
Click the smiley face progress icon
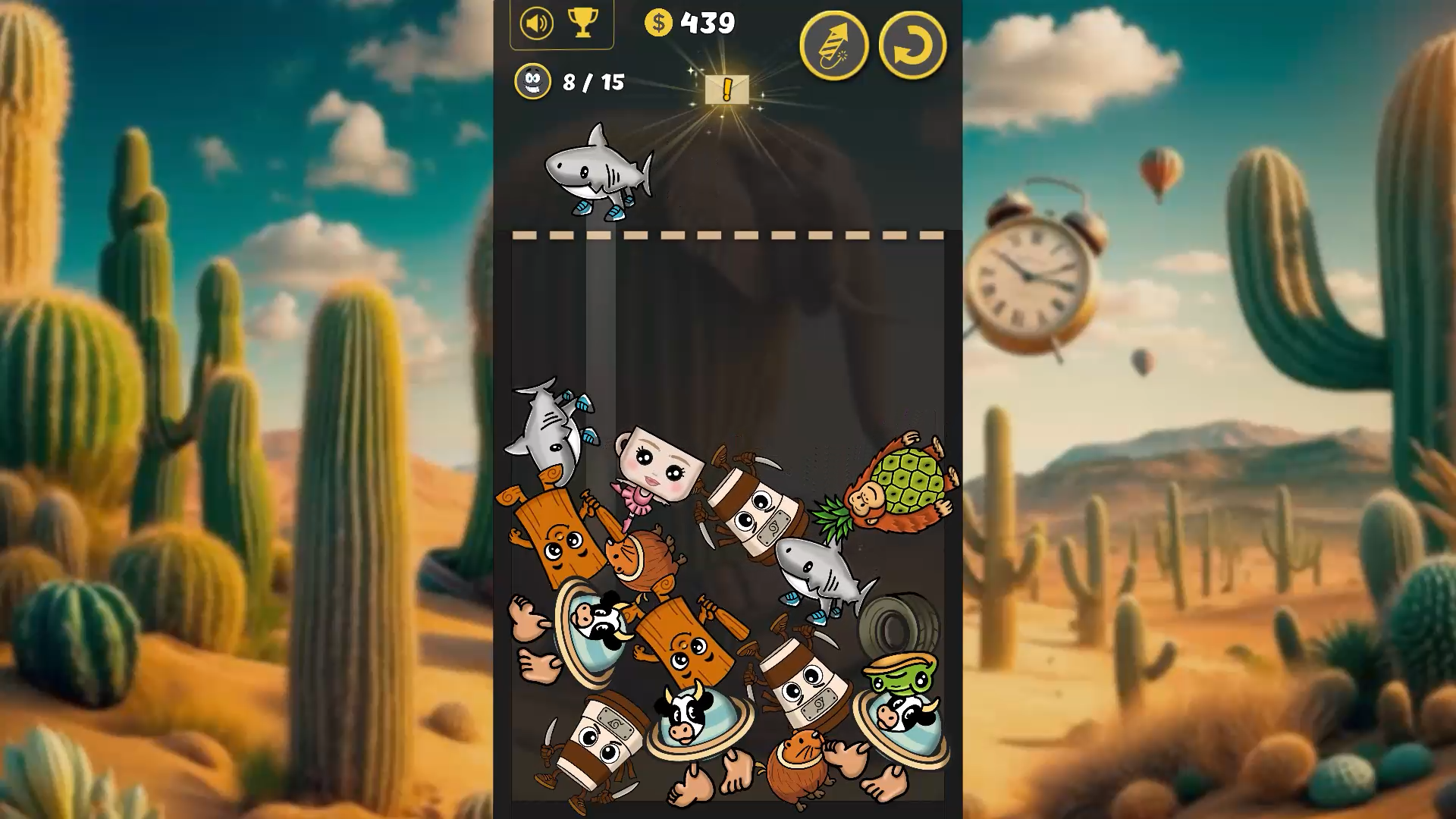pos(533,83)
